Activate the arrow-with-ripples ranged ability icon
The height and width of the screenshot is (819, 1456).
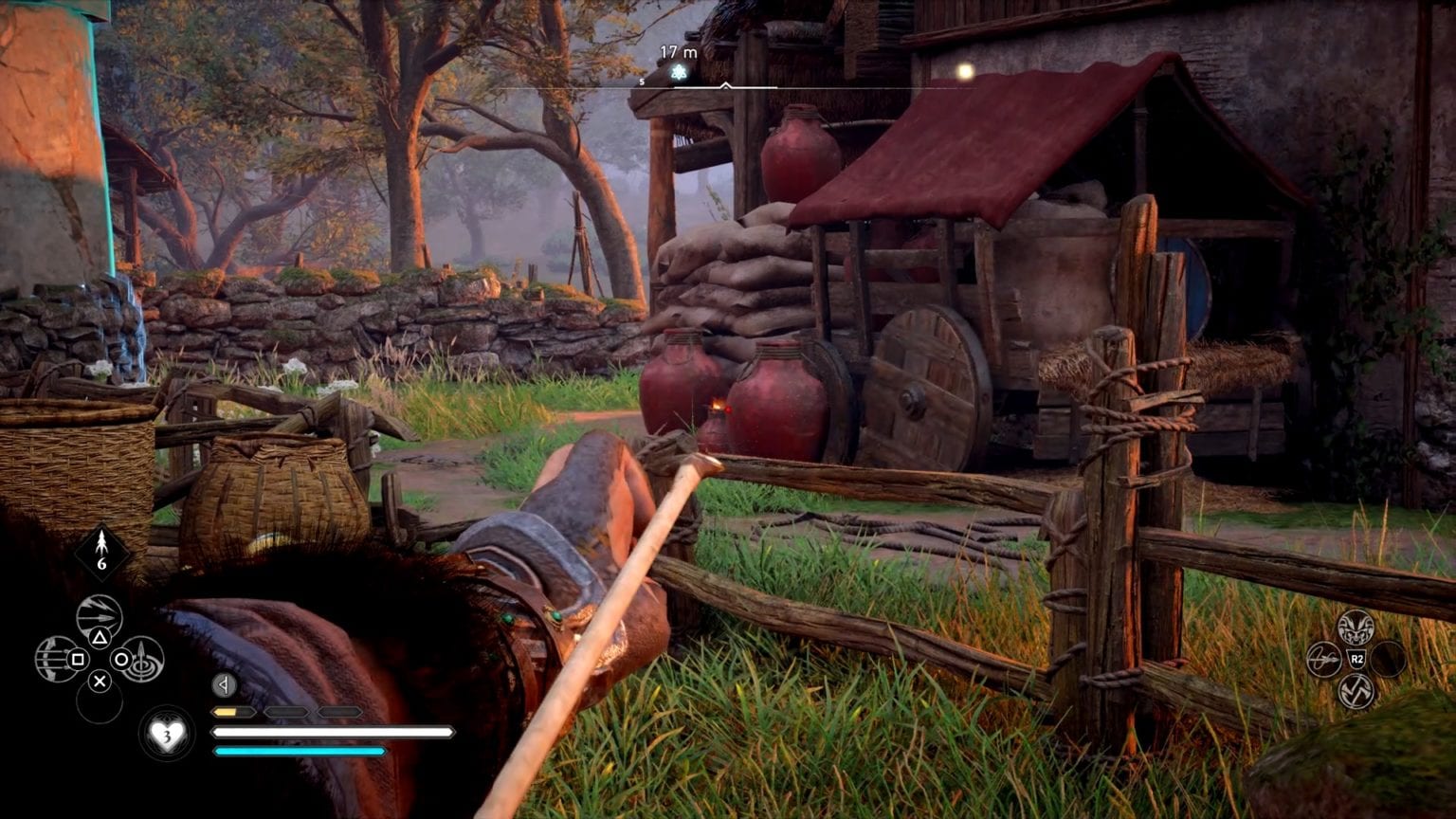(x=142, y=659)
